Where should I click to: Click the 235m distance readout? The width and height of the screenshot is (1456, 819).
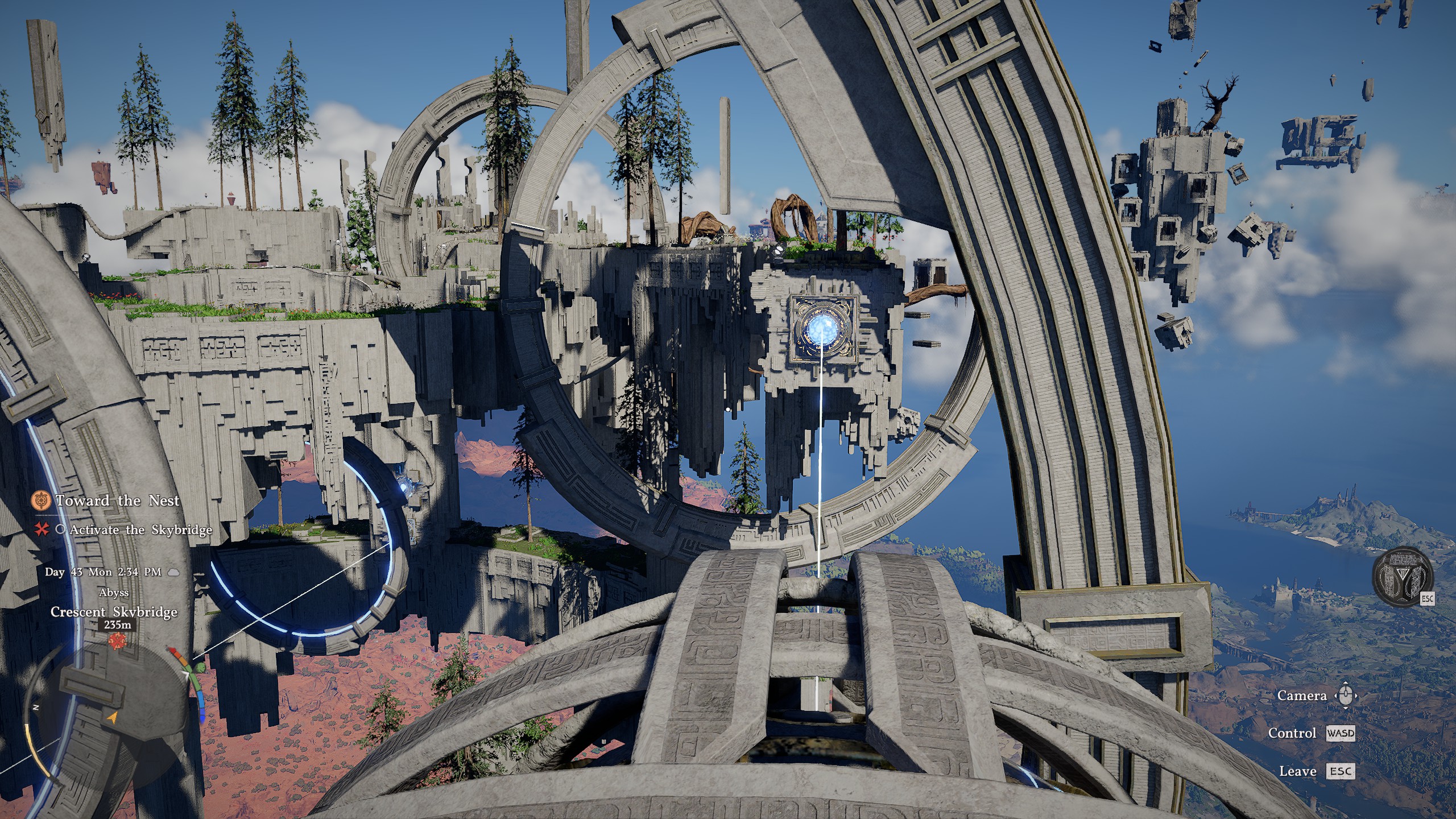(118, 625)
